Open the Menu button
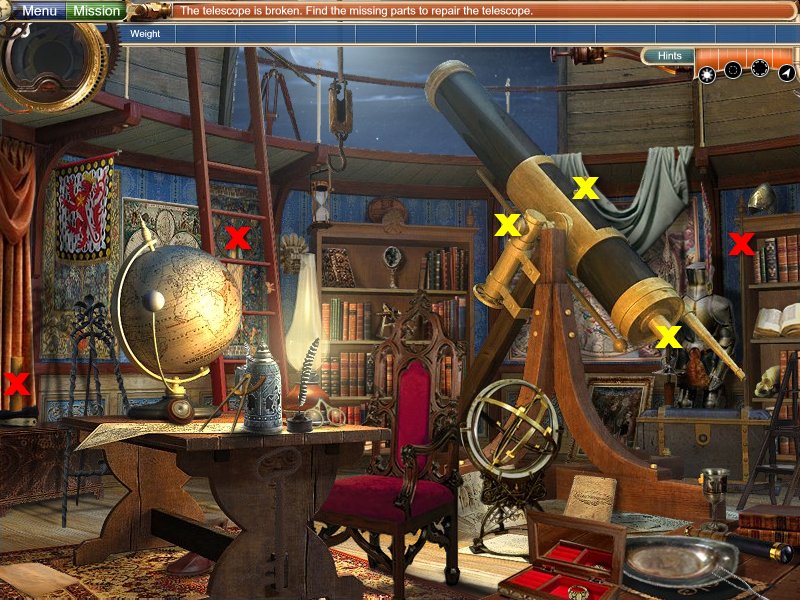 (39, 11)
